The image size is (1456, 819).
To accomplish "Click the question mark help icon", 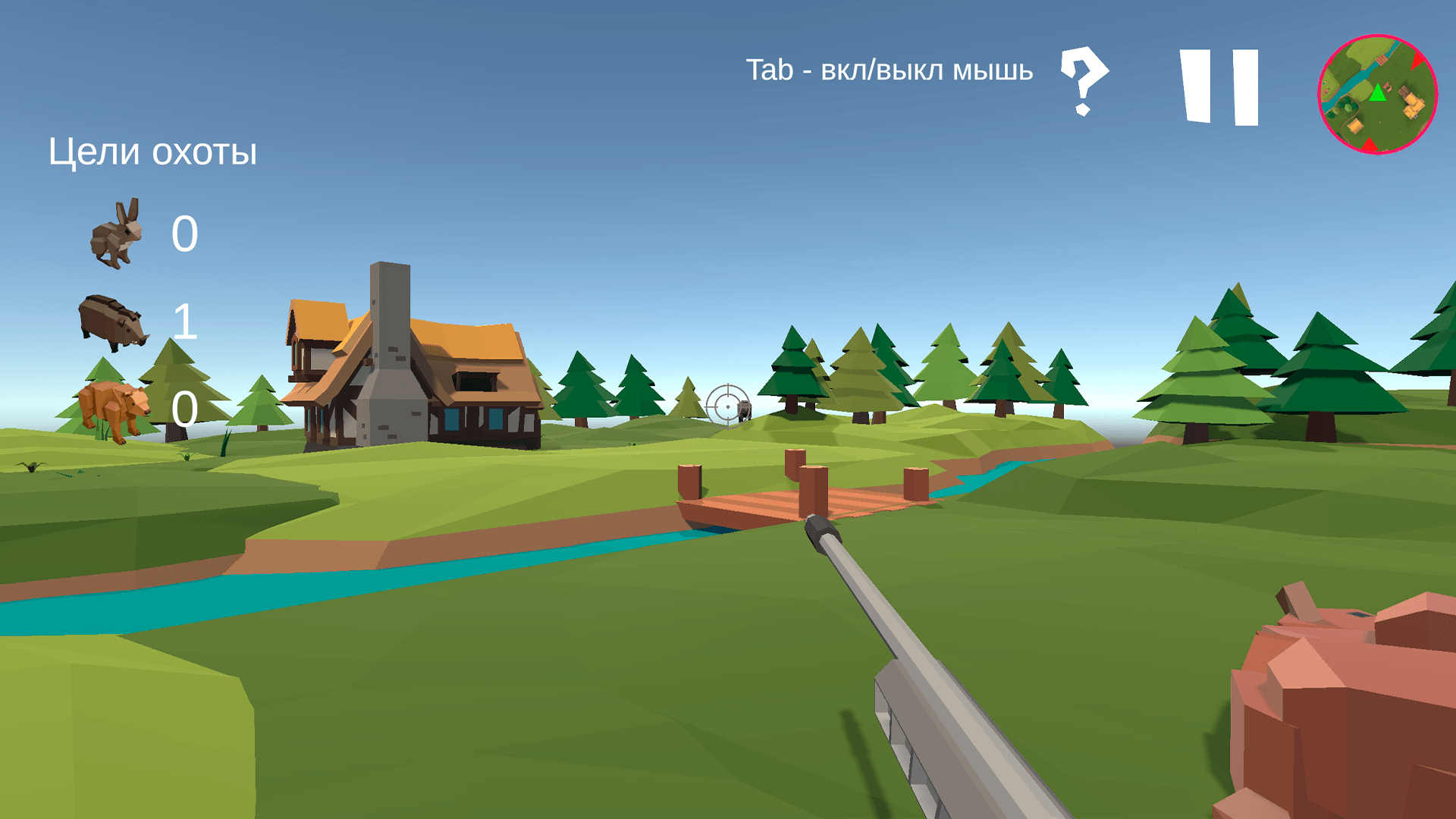I will tap(1083, 82).
